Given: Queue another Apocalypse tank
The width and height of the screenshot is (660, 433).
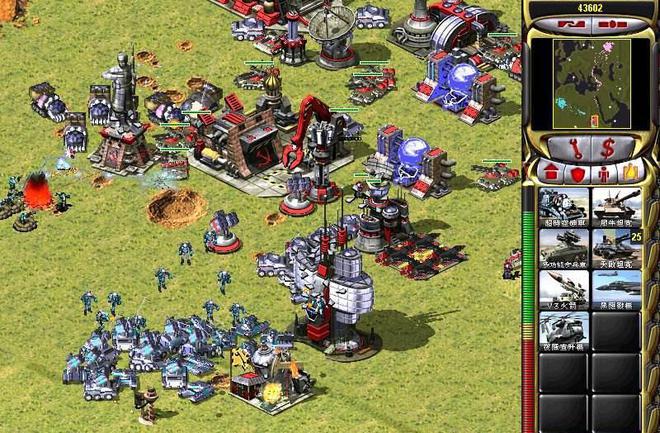Looking at the screenshot, I should [616, 247].
